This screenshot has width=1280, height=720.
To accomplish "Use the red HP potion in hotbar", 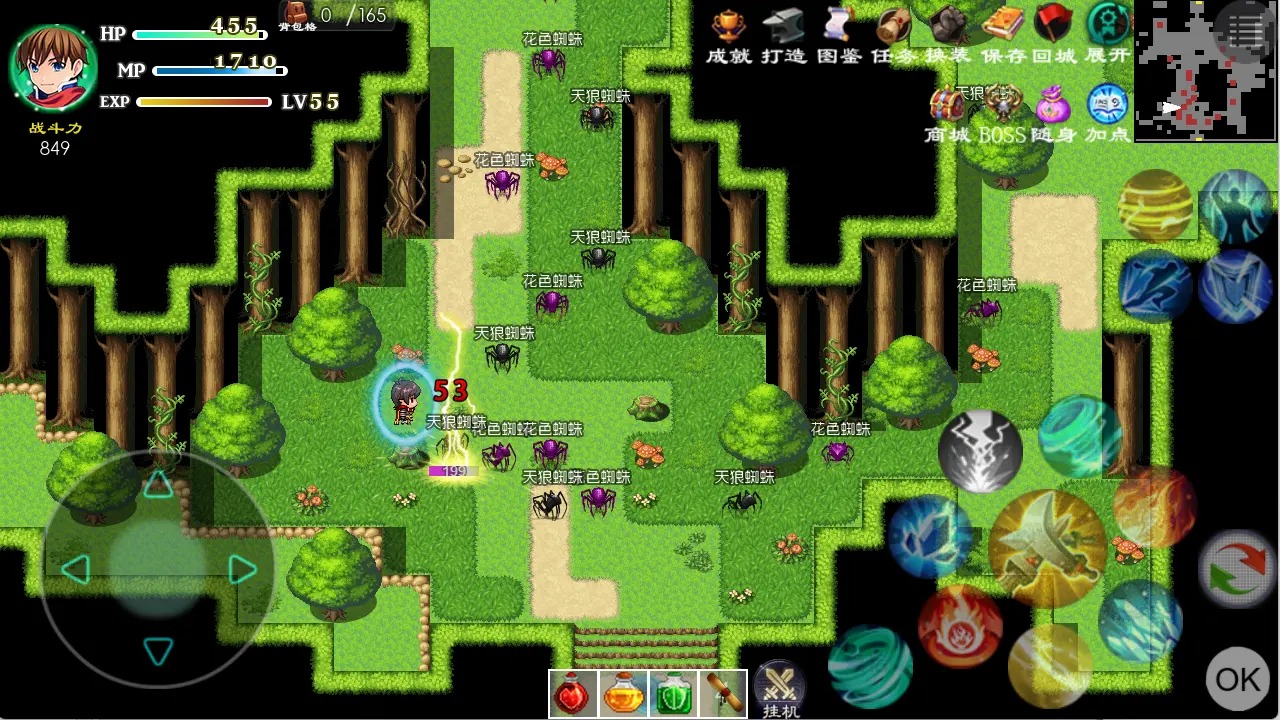I will pyautogui.click(x=572, y=692).
